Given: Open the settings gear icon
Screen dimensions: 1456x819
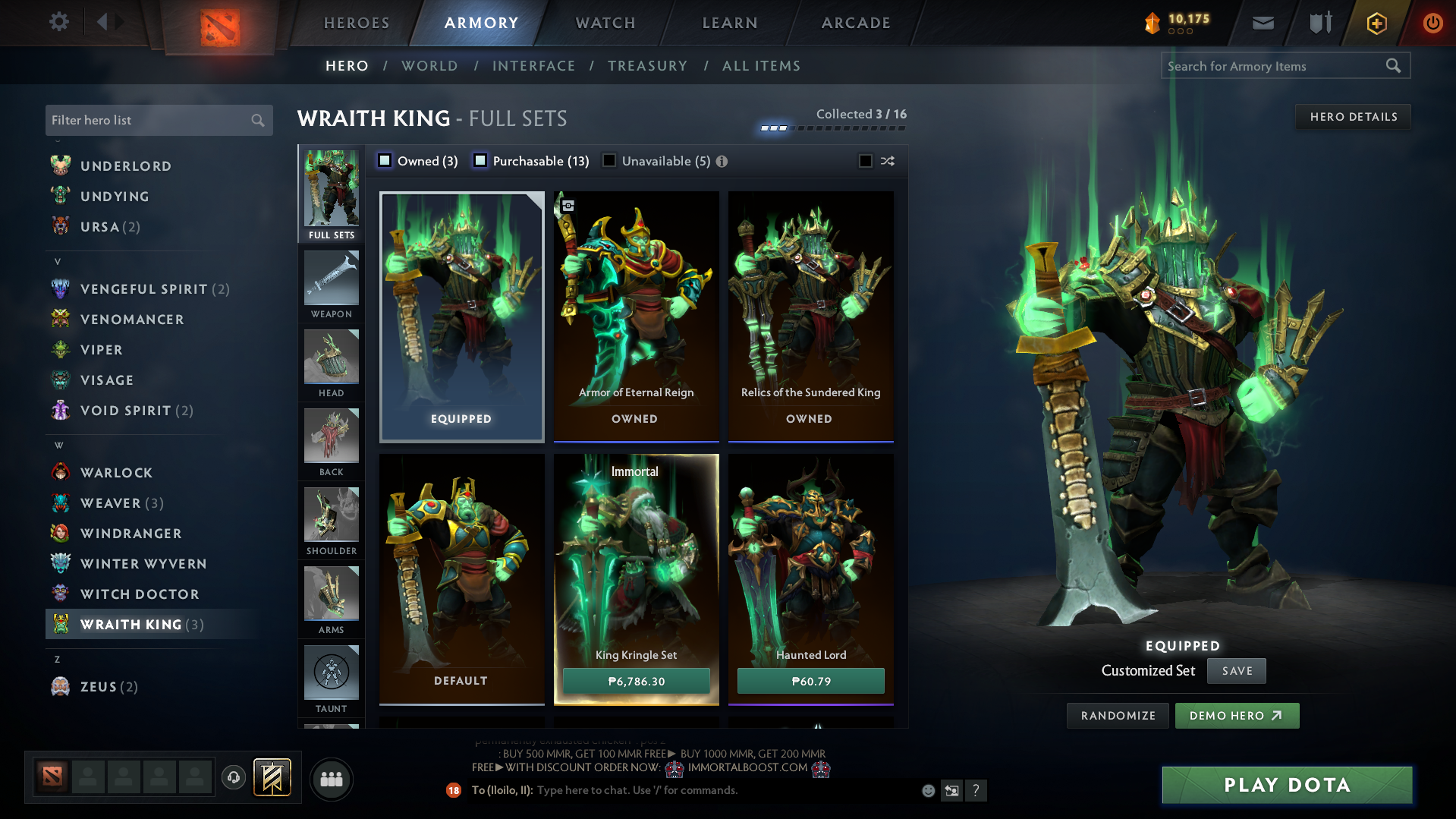Looking at the screenshot, I should coord(58,22).
